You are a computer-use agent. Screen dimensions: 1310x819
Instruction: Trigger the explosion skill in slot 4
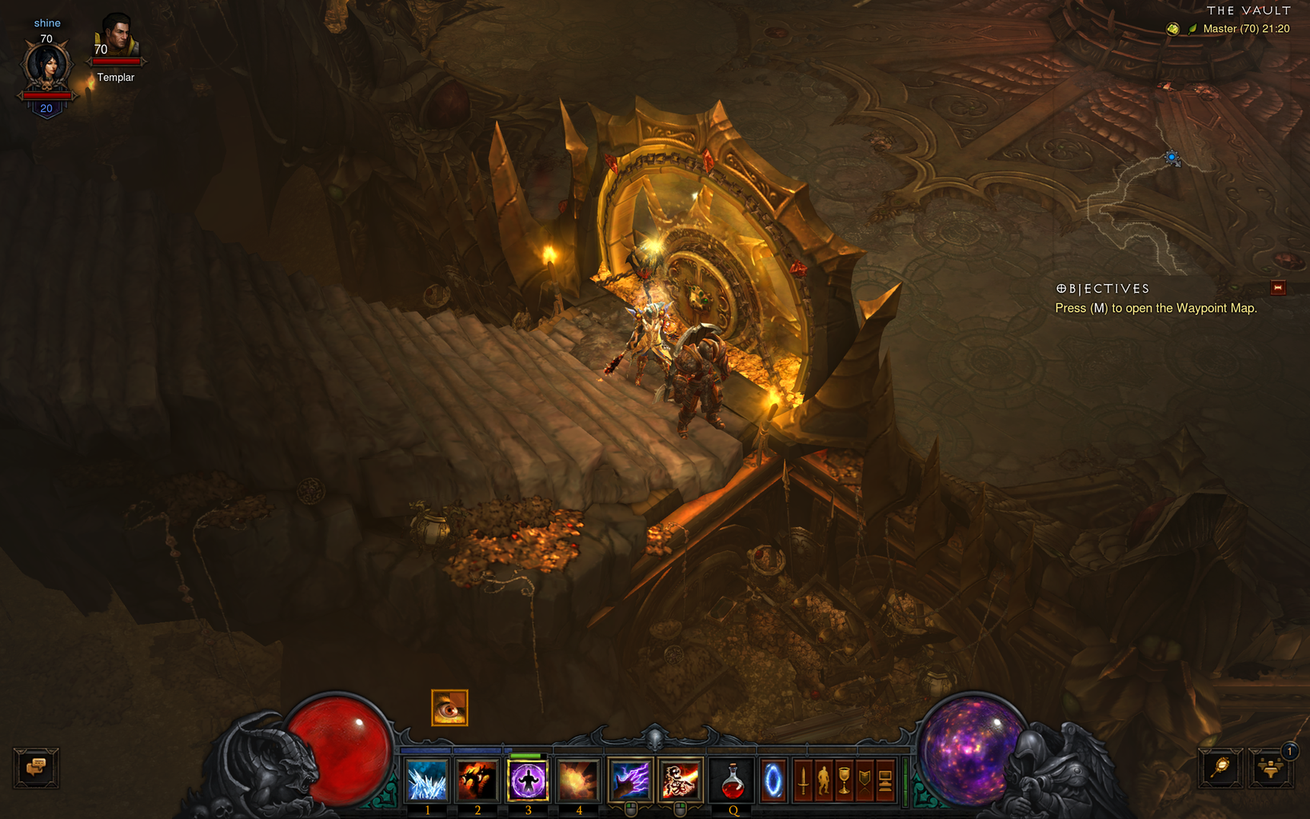coord(578,780)
